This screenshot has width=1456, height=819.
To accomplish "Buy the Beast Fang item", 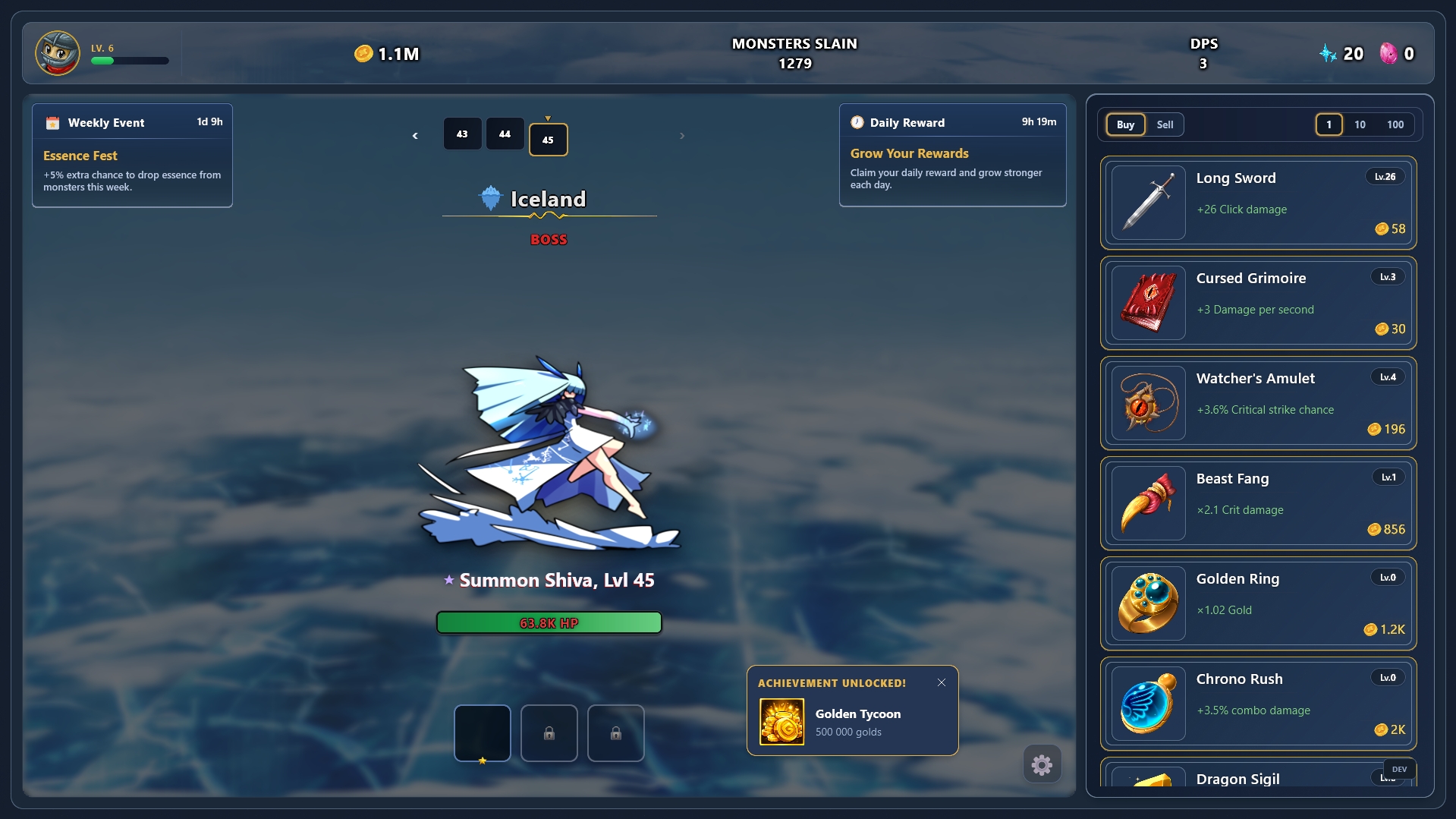I will [x=1258, y=503].
